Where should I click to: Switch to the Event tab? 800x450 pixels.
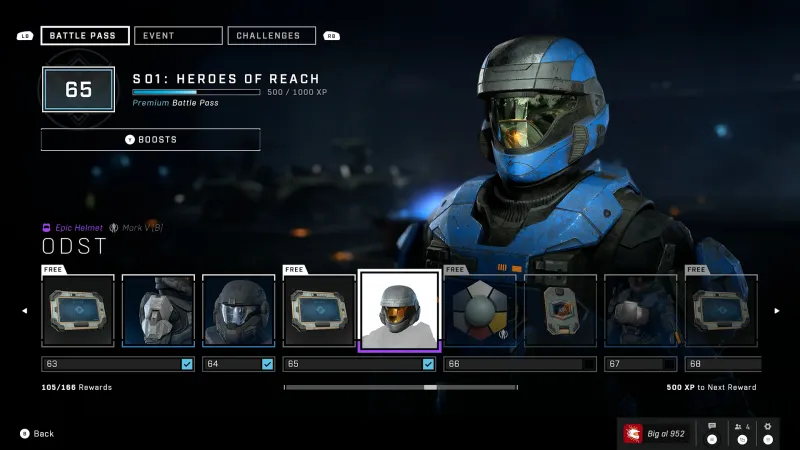pyautogui.click(x=178, y=36)
